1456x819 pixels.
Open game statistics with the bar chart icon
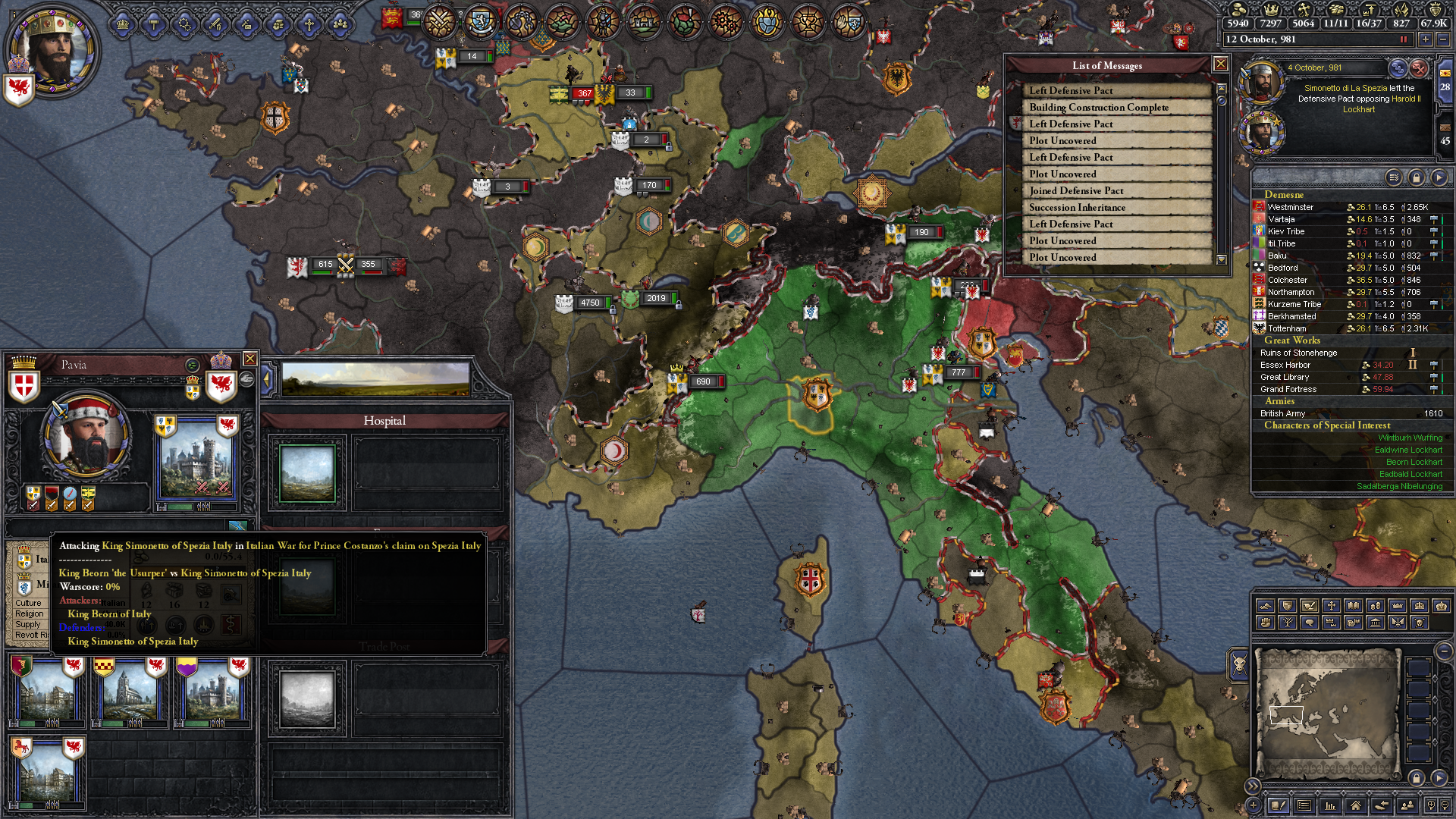click(1330, 805)
